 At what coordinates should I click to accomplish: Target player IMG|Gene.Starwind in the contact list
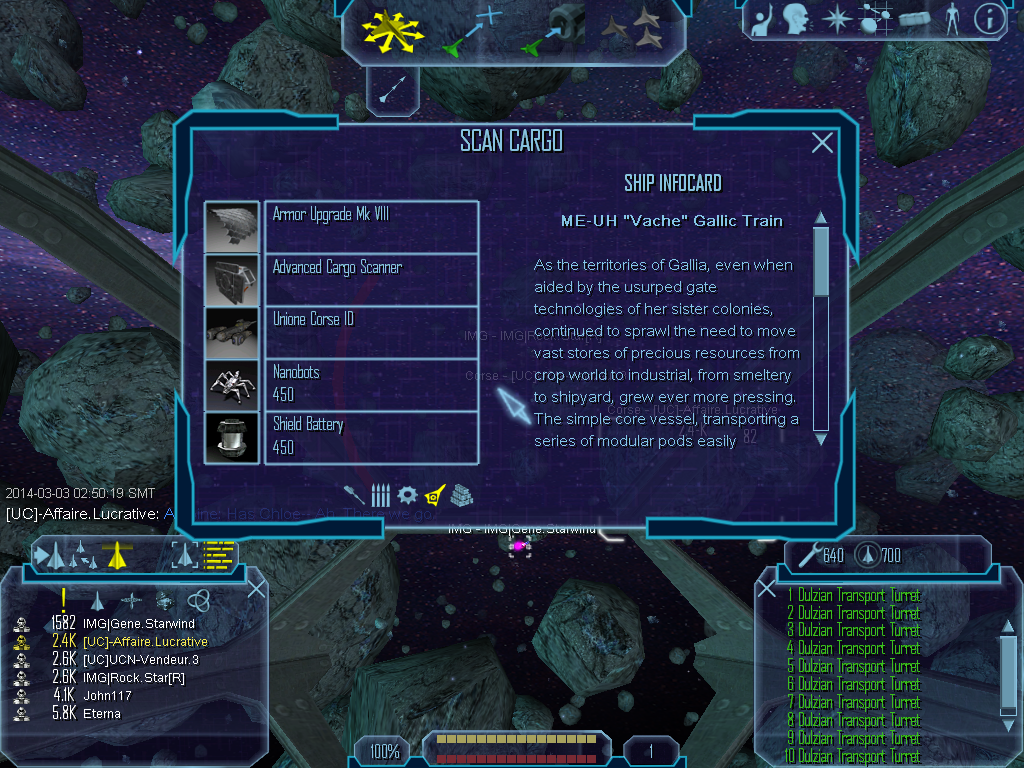pyautogui.click(x=139, y=624)
